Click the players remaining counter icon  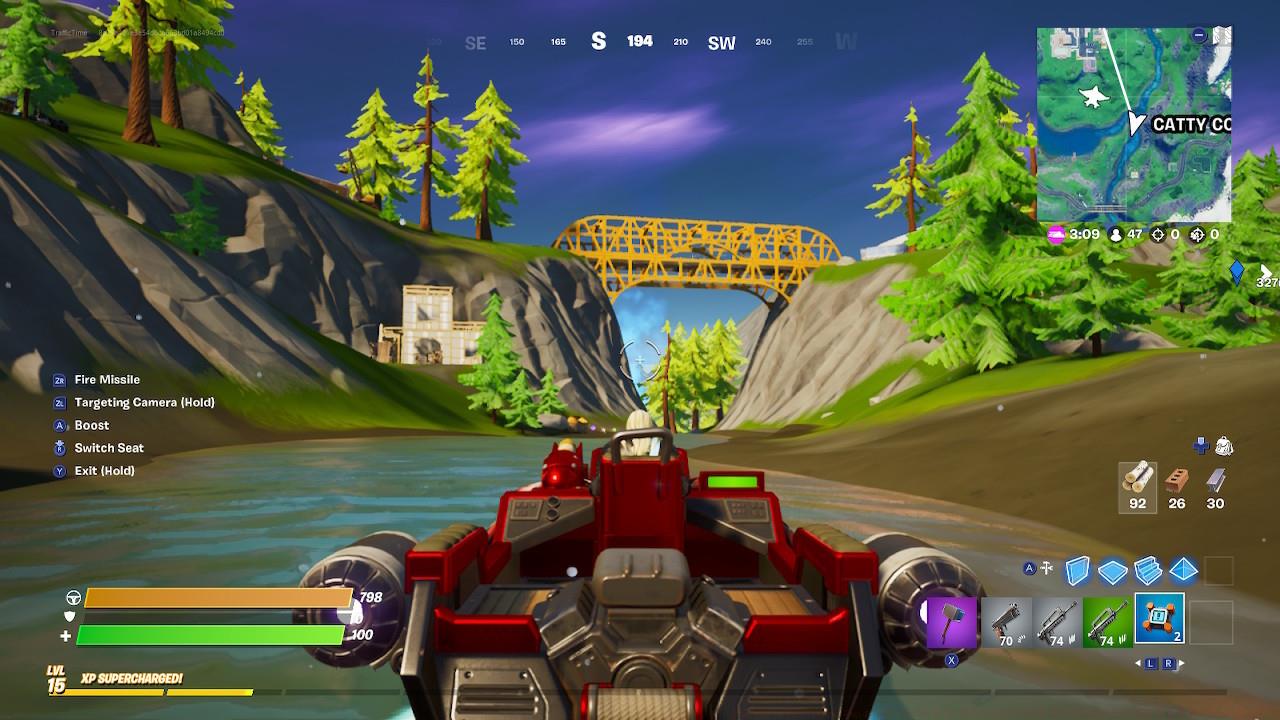pyautogui.click(x=1115, y=236)
